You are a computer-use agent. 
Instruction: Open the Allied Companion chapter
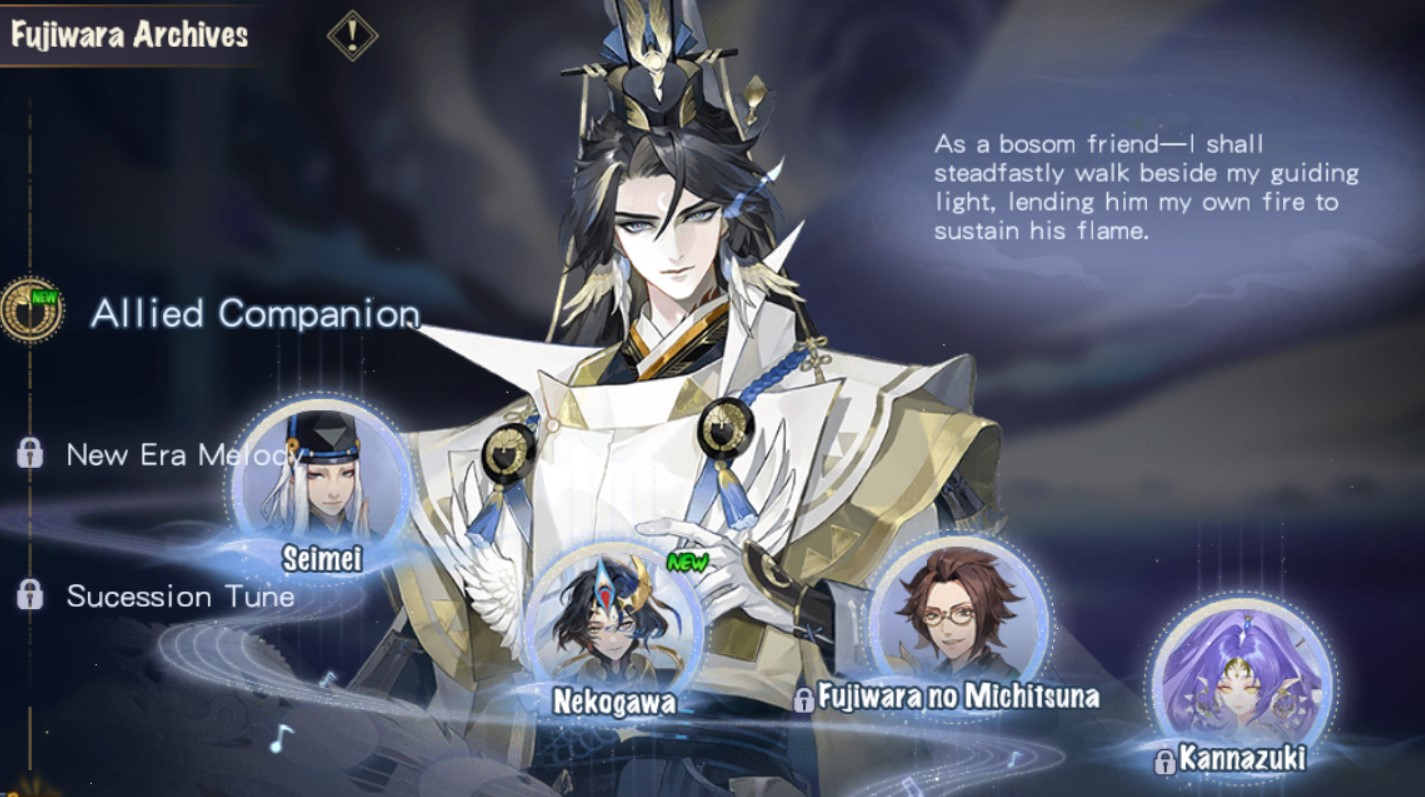254,314
